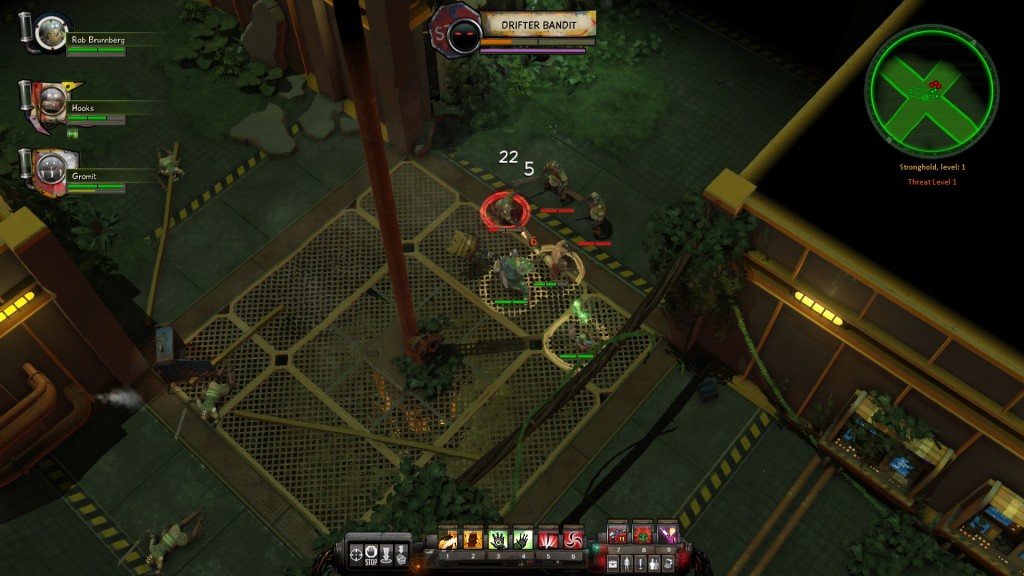Use the gun item in slot 7
Screen dimensions: 1024x576
(x=616, y=535)
